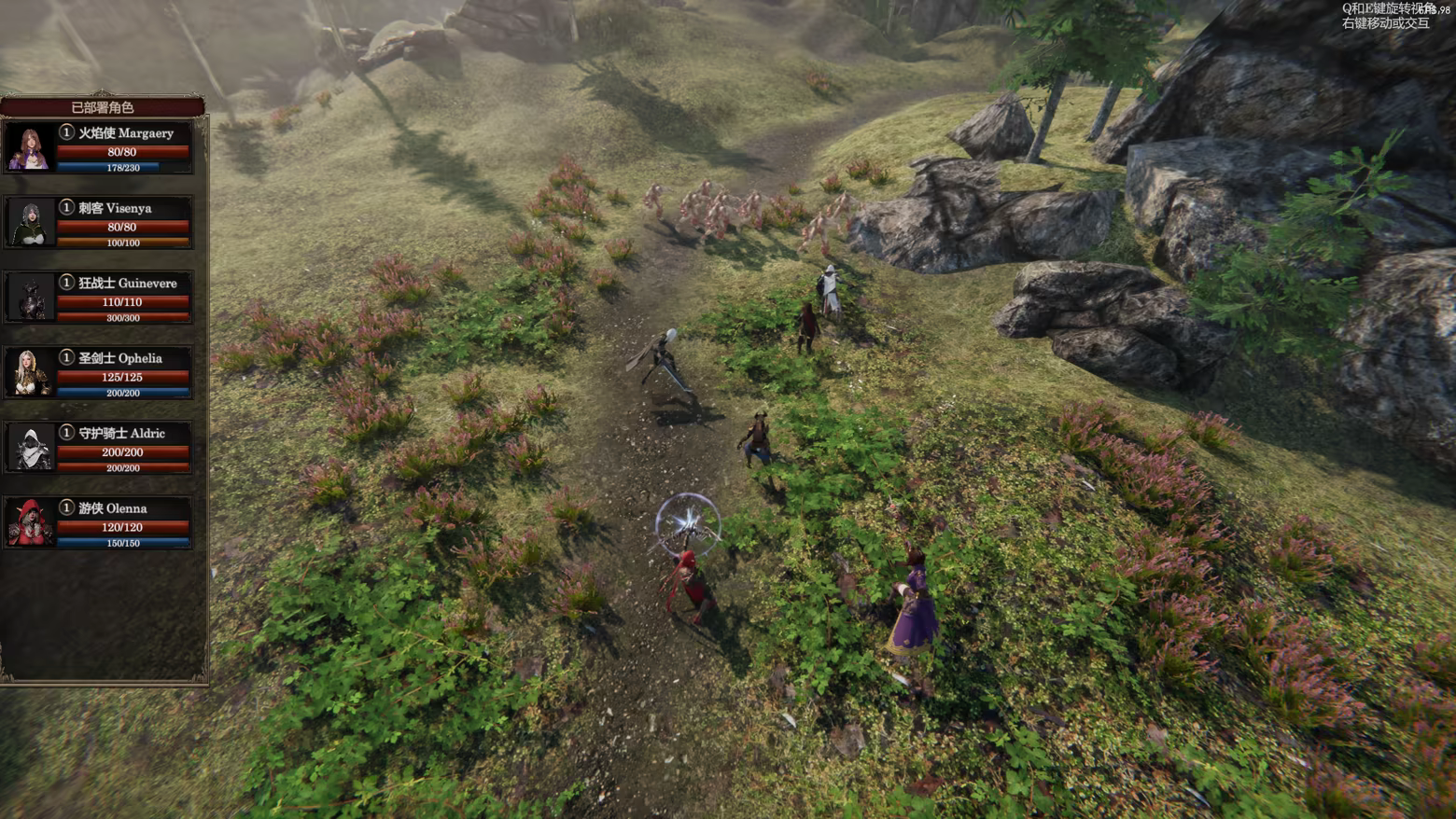Image resolution: width=1456 pixels, height=819 pixels.
Task: Pick the 圣剑士 Ophelia character row
Action: point(101,373)
